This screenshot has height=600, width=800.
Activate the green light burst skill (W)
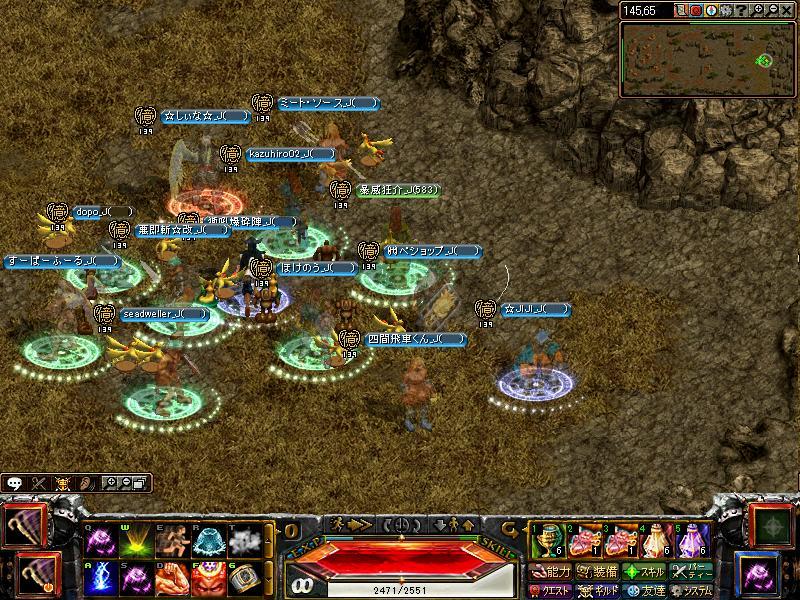point(135,540)
